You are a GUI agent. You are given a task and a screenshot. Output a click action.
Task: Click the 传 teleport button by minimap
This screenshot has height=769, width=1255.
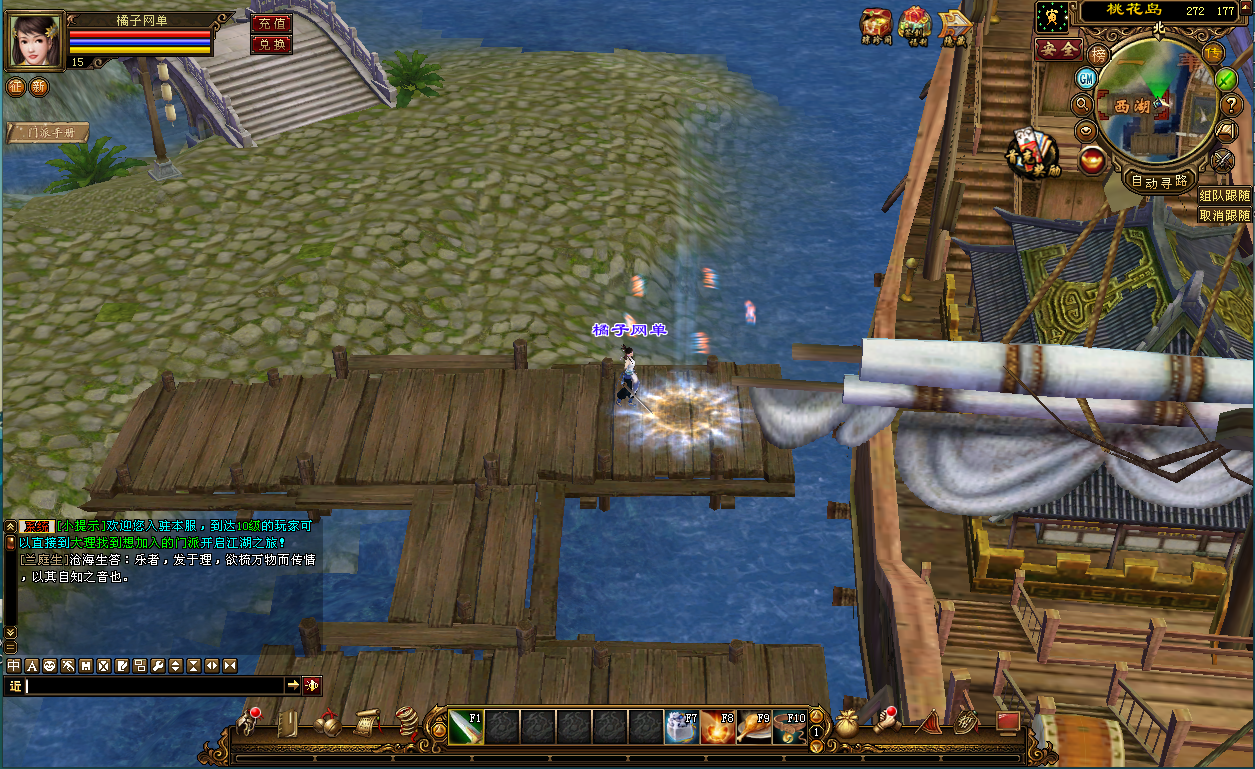[1213, 53]
